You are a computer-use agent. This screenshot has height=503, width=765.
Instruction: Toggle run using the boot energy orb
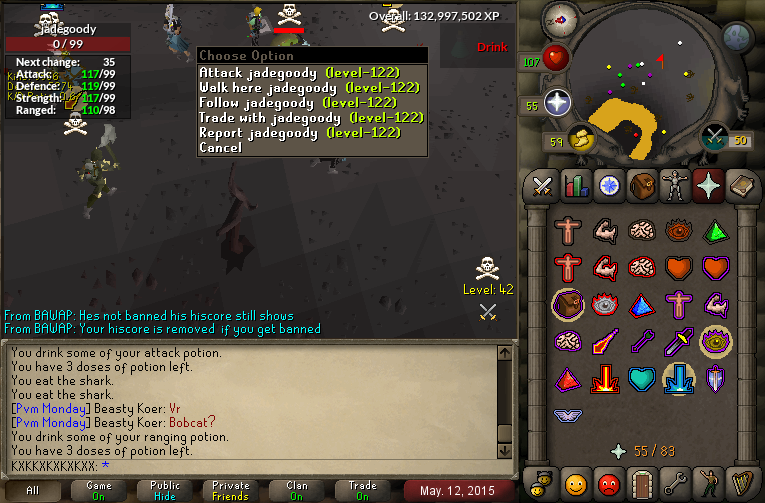point(581,139)
